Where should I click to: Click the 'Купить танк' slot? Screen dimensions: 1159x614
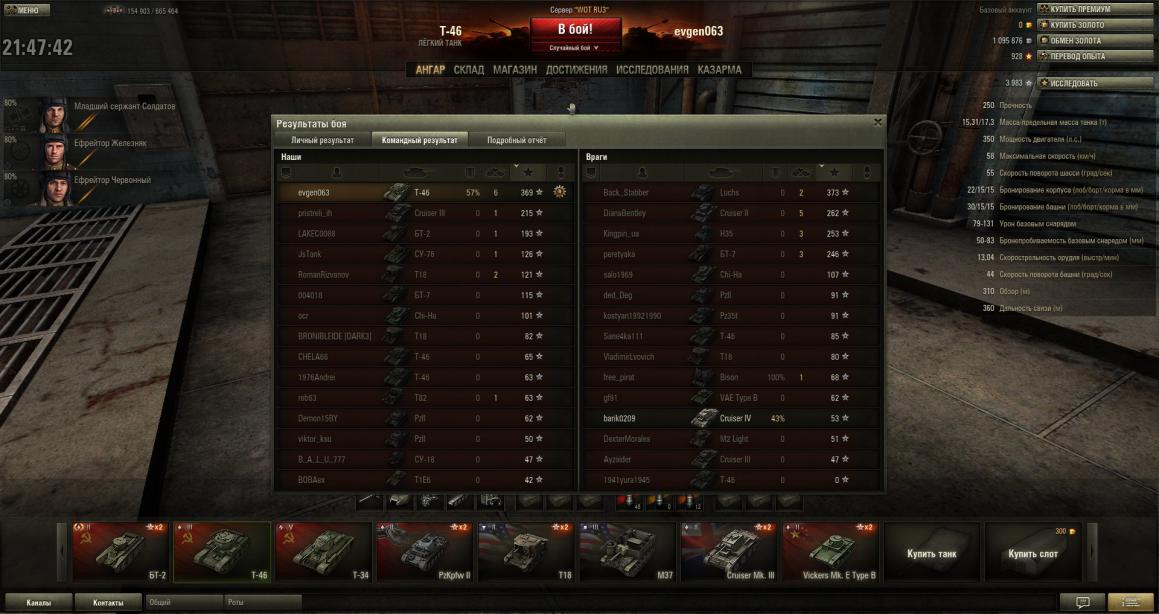click(x=931, y=551)
